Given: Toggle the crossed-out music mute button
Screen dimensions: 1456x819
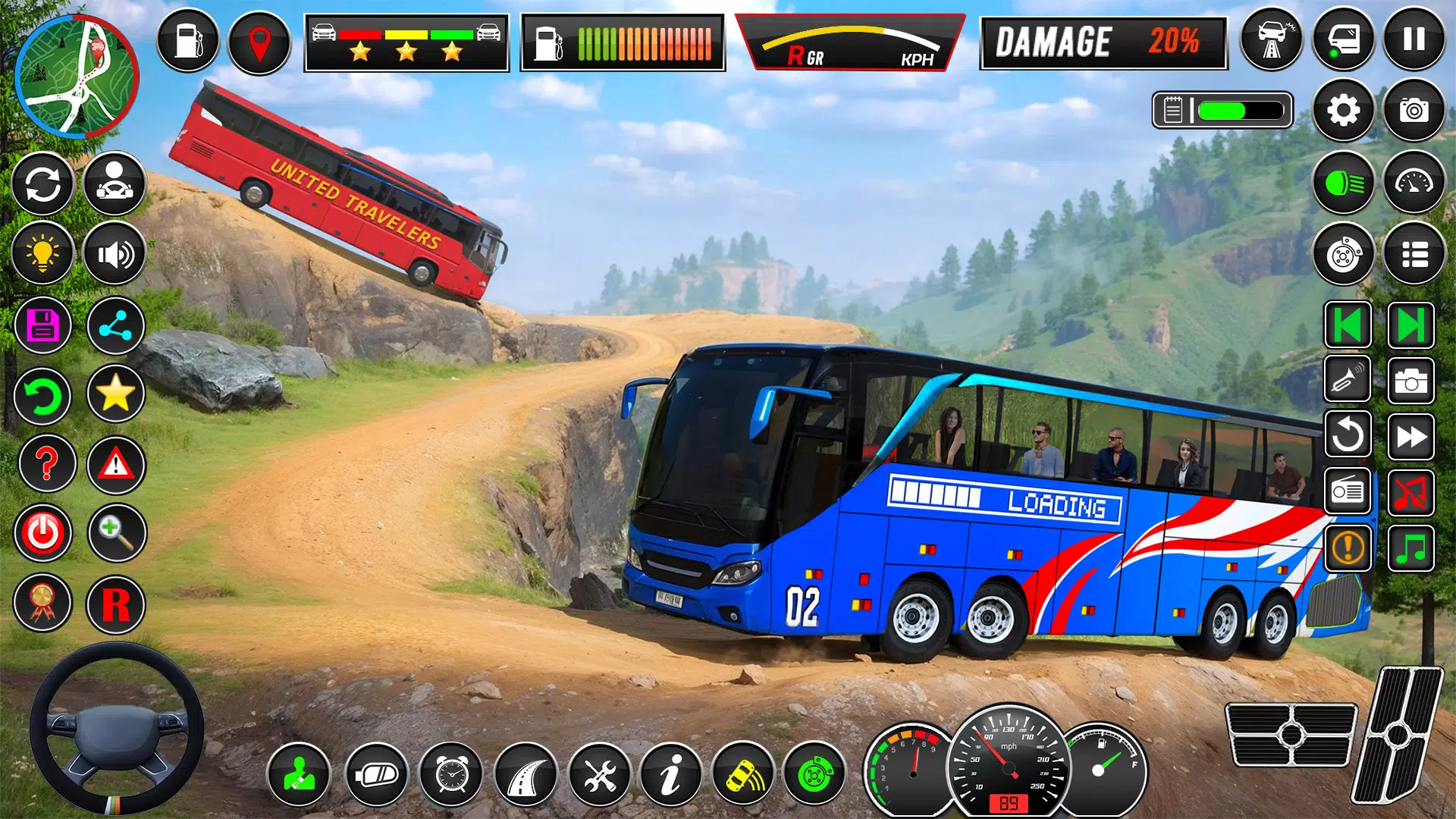Looking at the screenshot, I should pos(1410,492).
